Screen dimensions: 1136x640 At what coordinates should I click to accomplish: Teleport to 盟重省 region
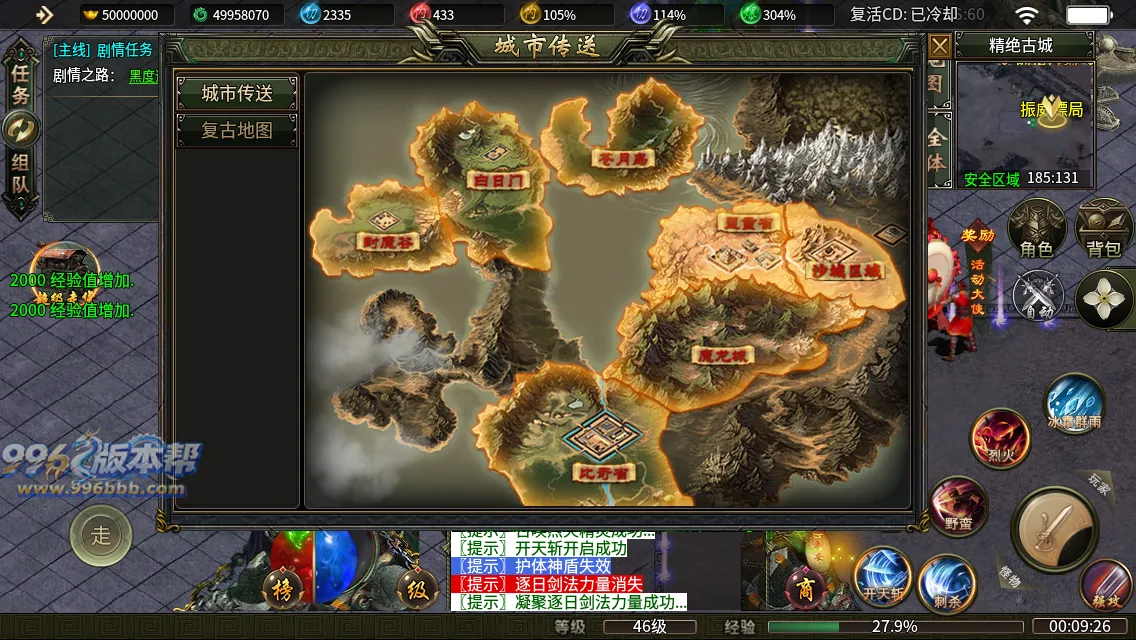tap(747, 223)
